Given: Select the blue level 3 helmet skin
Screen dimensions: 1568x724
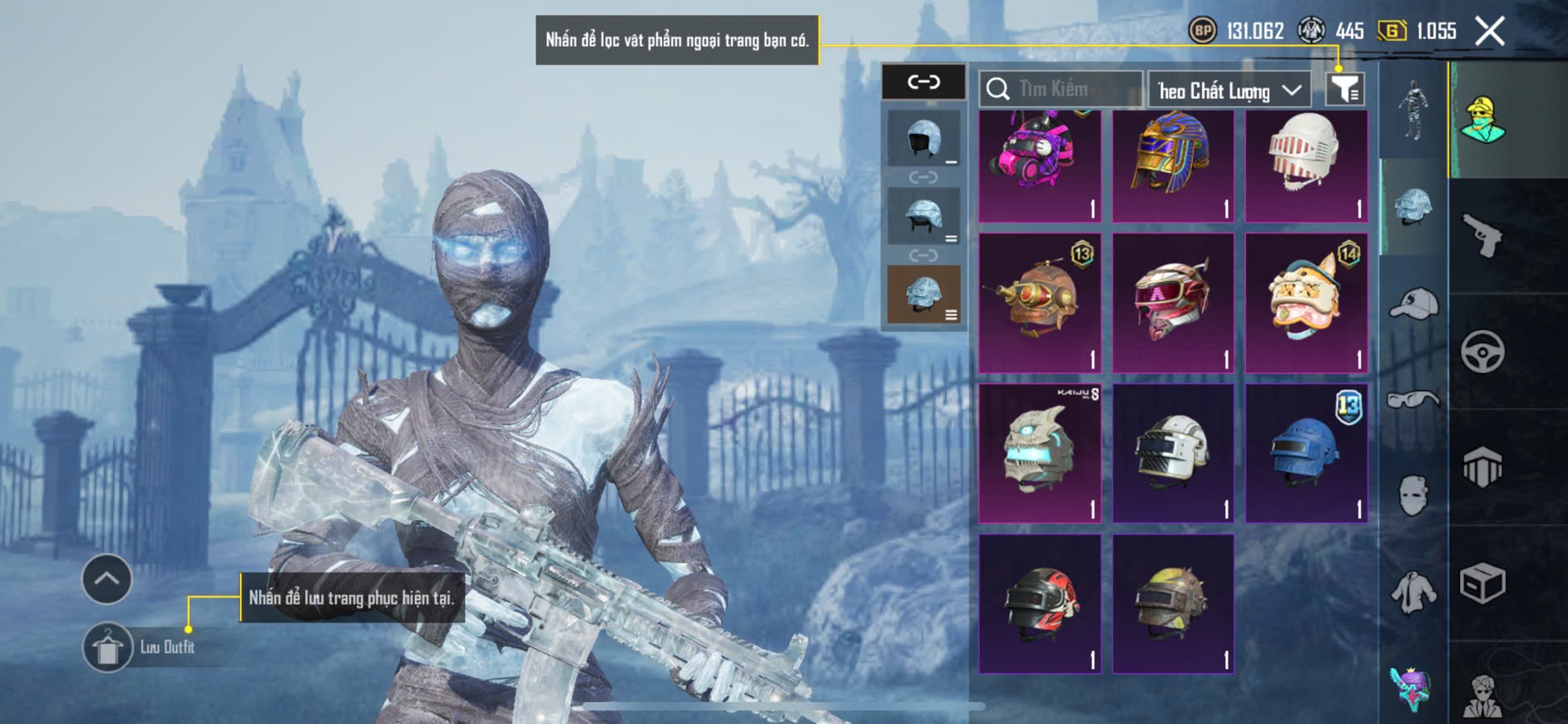Looking at the screenshot, I should 1305,454.
